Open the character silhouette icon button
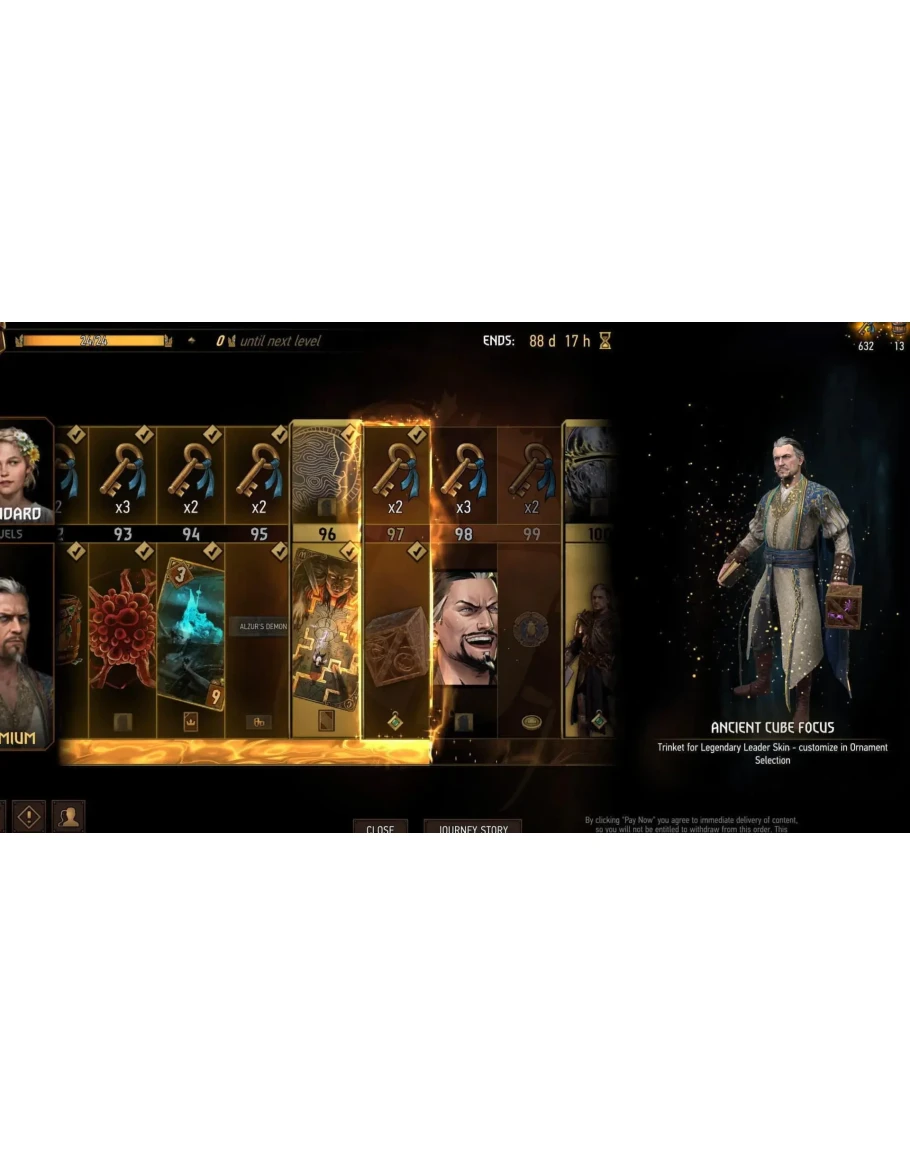The image size is (910, 1155). click(68, 816)
